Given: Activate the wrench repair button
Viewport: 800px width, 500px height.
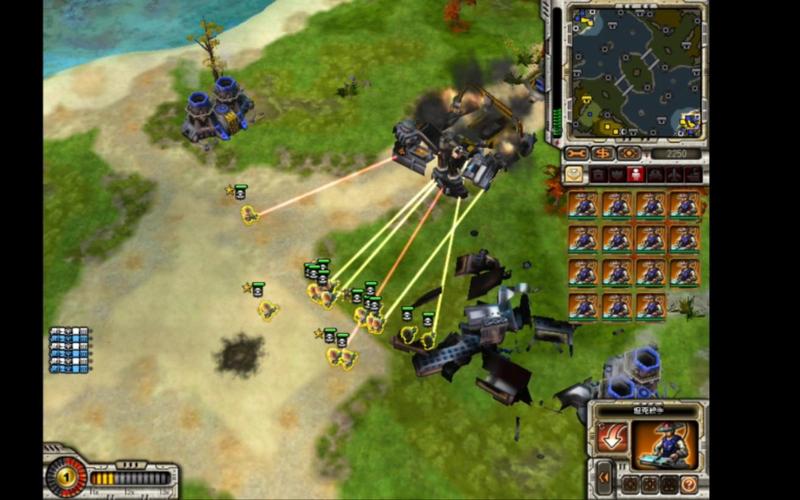Looking at the screenshot, I should pos(577,154).
